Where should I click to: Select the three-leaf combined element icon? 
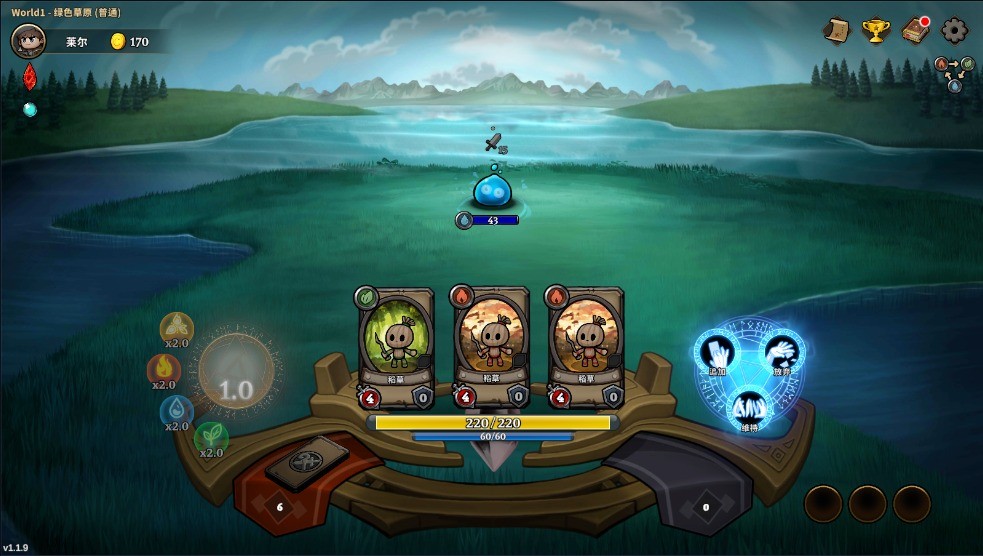(x=177, y=327)
